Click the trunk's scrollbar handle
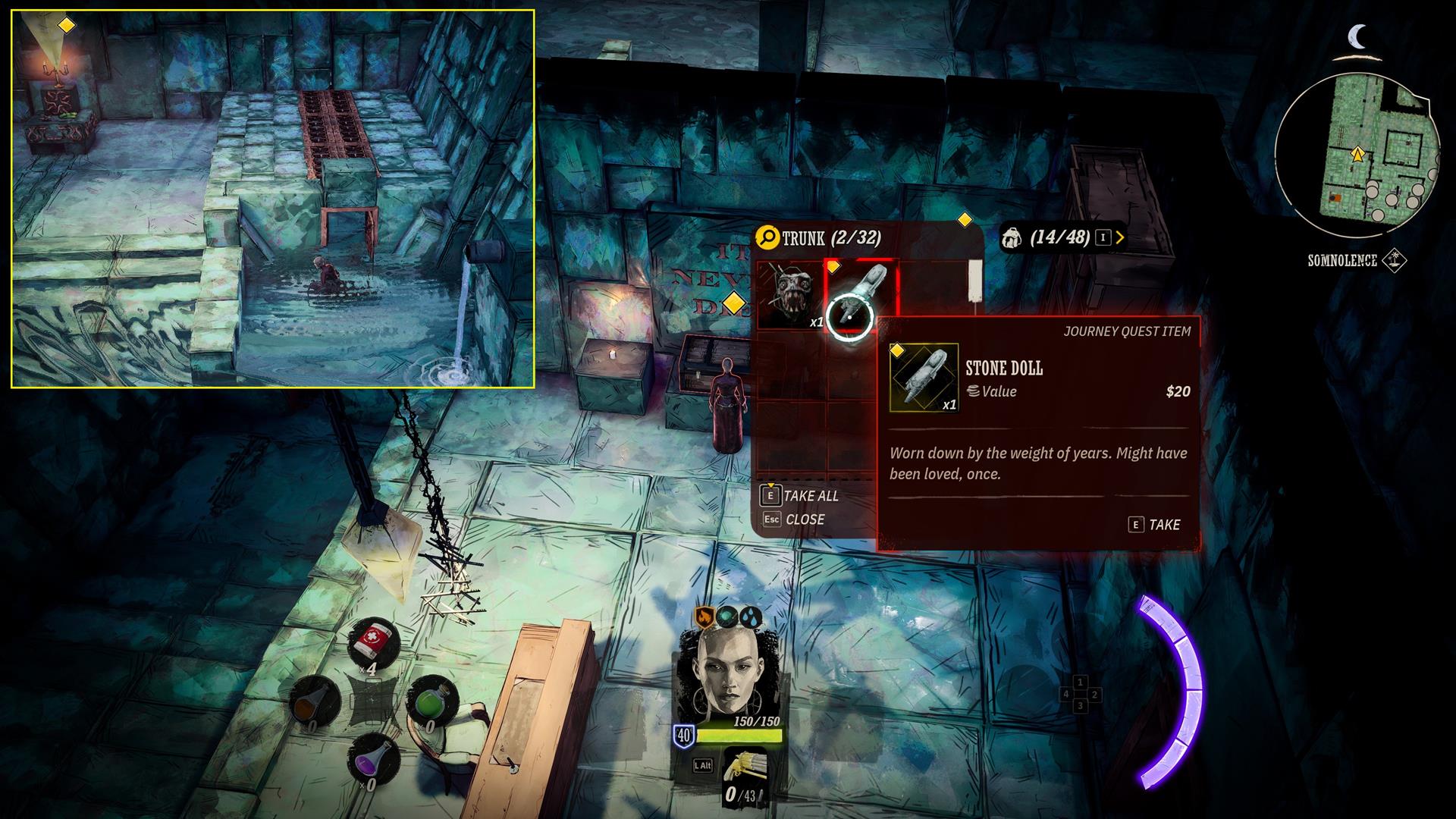1456x819 pixels. tap(974, 279)
